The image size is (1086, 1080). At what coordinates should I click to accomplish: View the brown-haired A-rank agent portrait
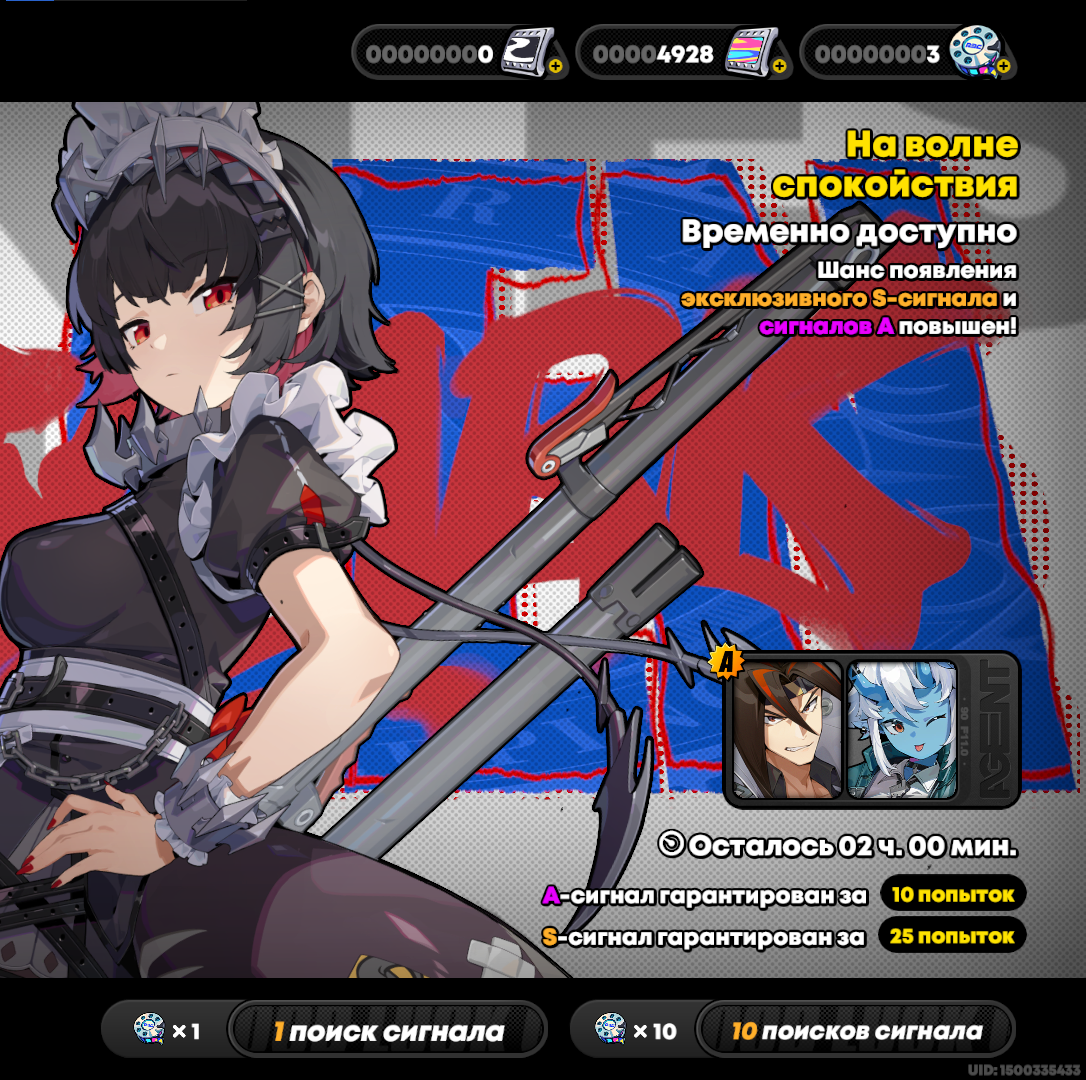click(x=788, y=729)
